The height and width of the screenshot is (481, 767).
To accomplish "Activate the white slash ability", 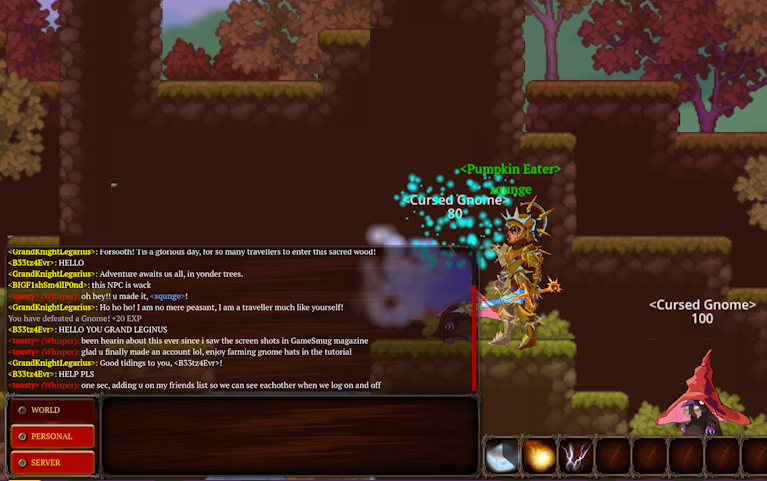I will pos(502,456).
